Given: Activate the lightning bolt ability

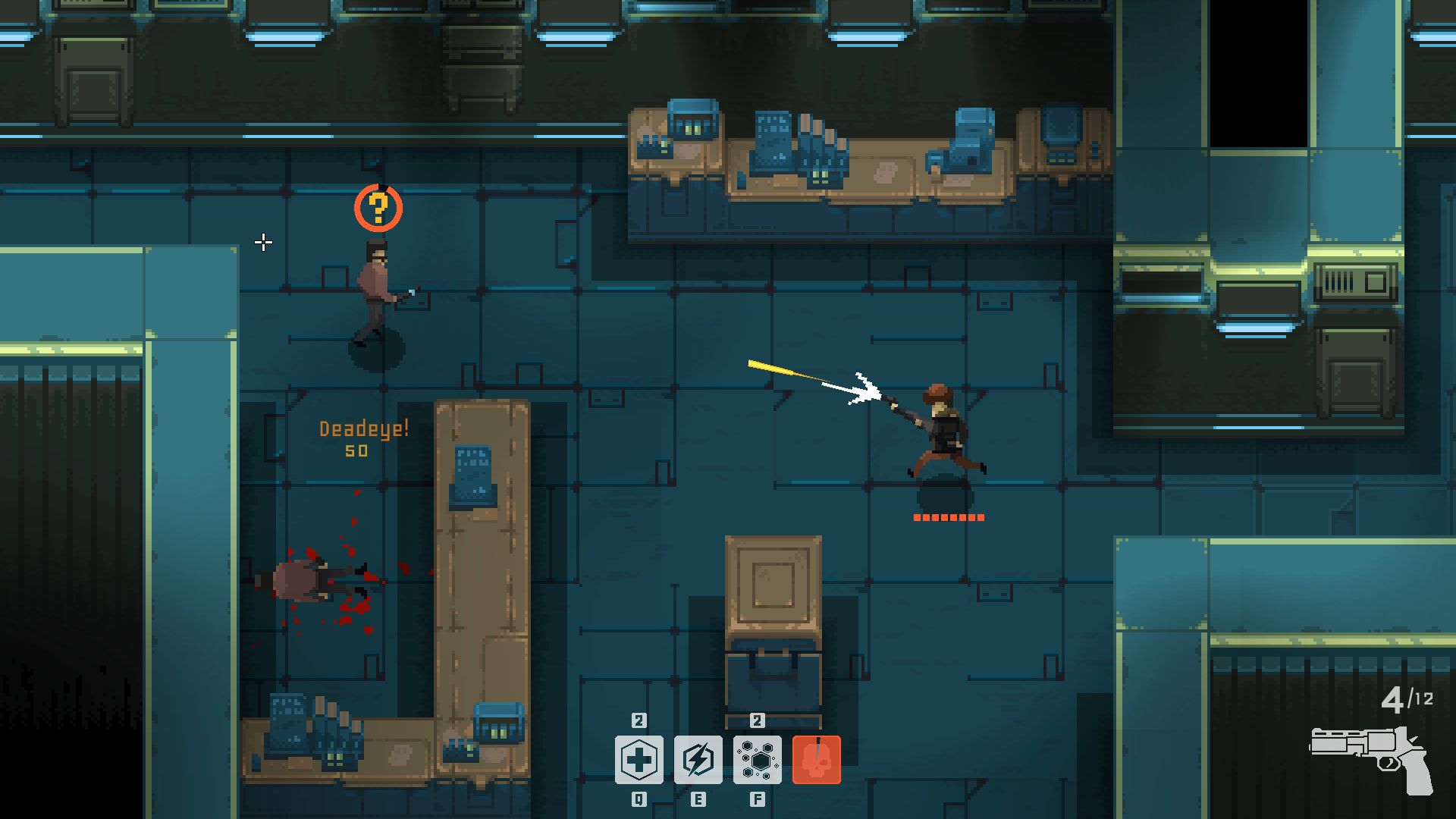Looking at the screenshot, I should point(698,760).
